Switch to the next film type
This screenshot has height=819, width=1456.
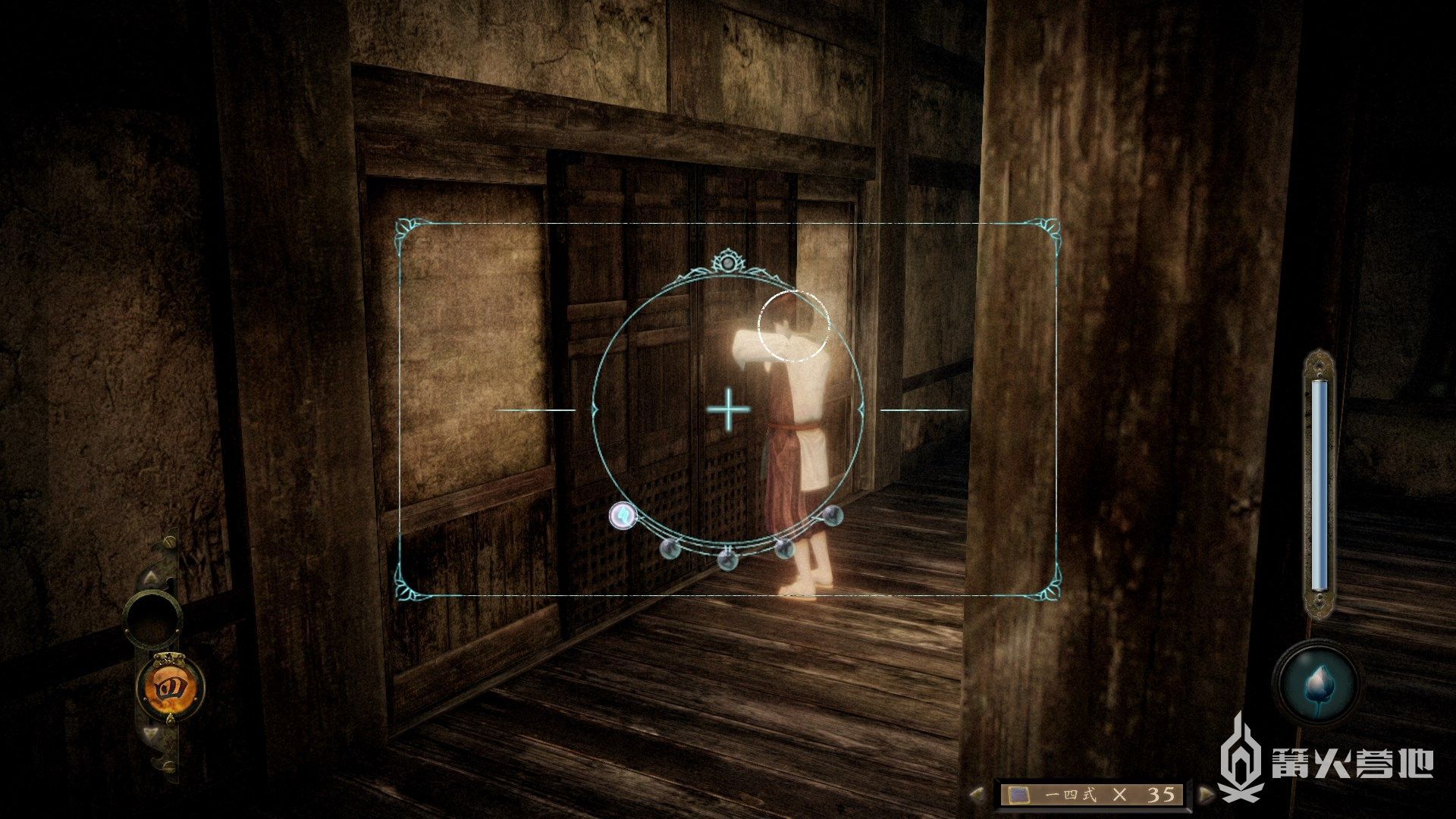[x=1206, y=794]
